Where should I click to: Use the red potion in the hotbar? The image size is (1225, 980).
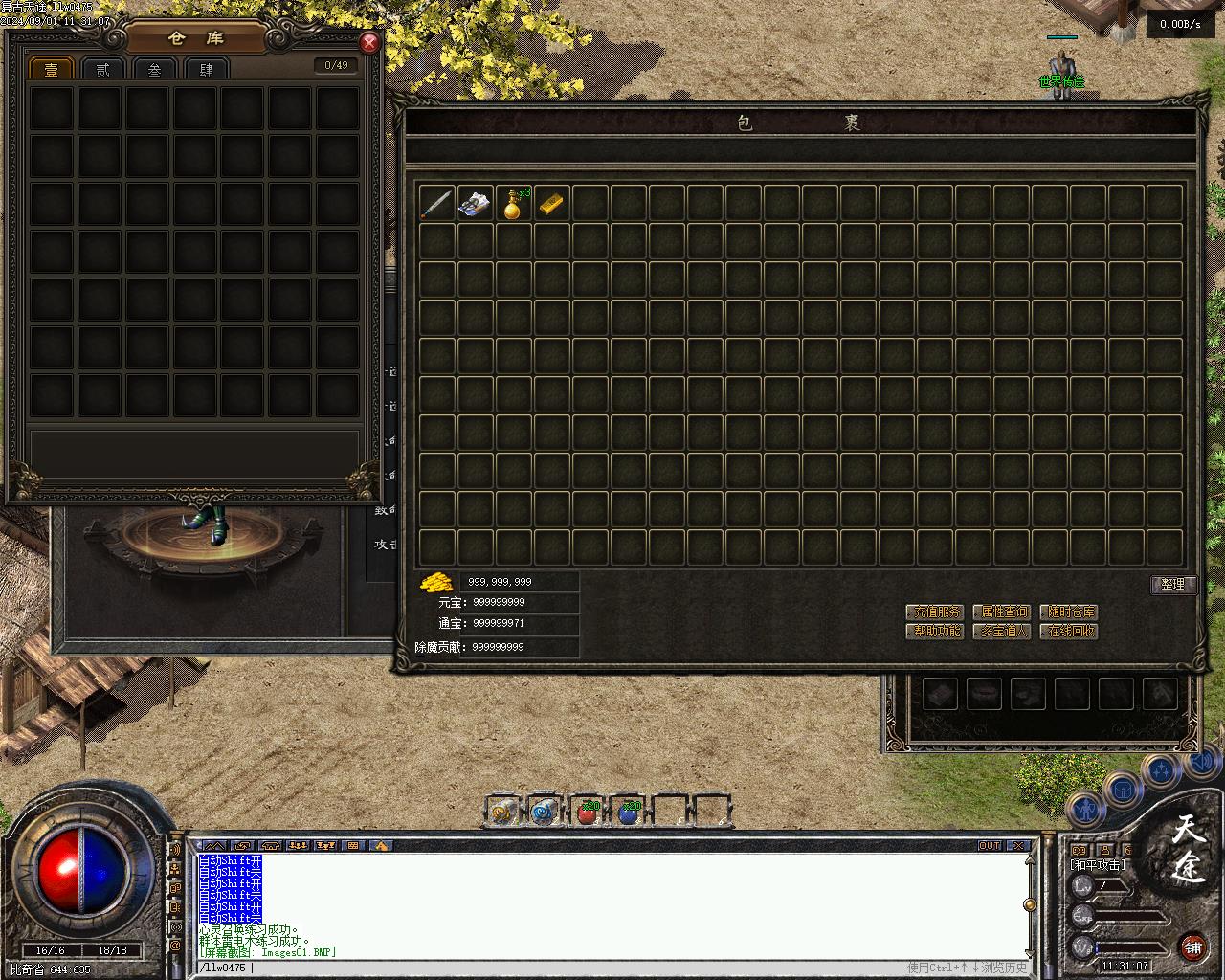(588, 813)
